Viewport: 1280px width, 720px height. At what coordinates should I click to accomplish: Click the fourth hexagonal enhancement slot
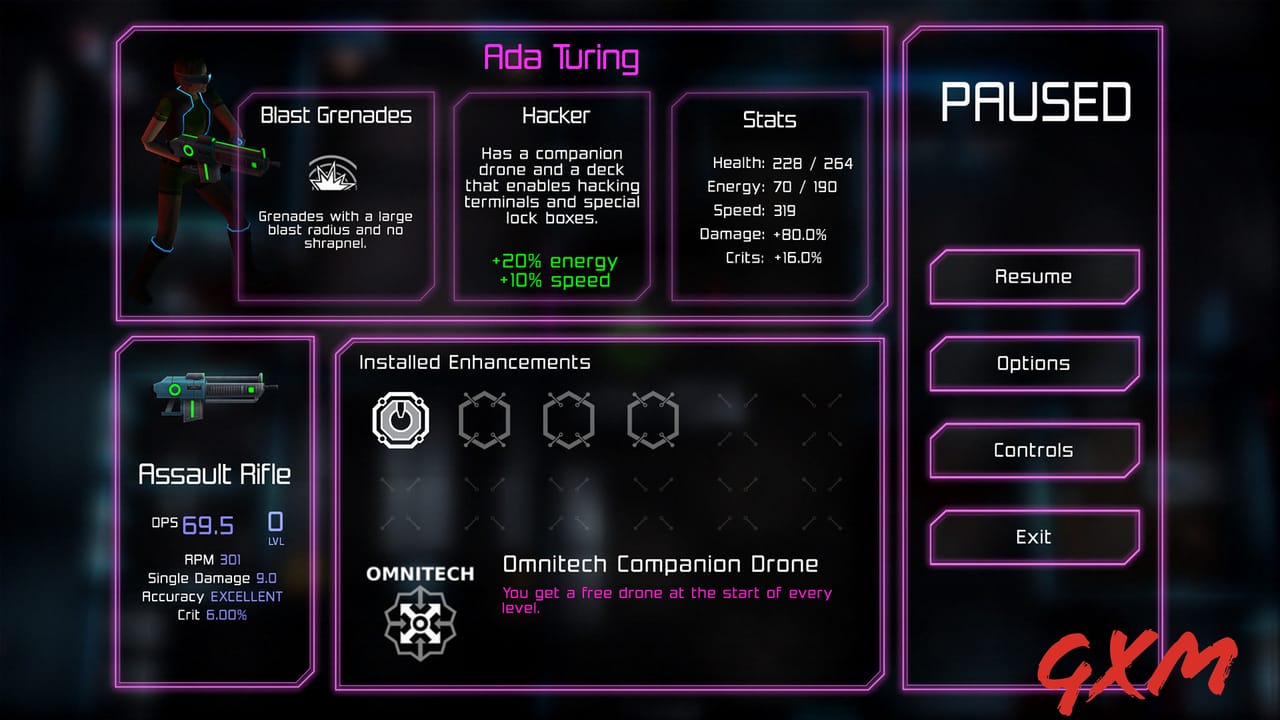tap(651, 420)
